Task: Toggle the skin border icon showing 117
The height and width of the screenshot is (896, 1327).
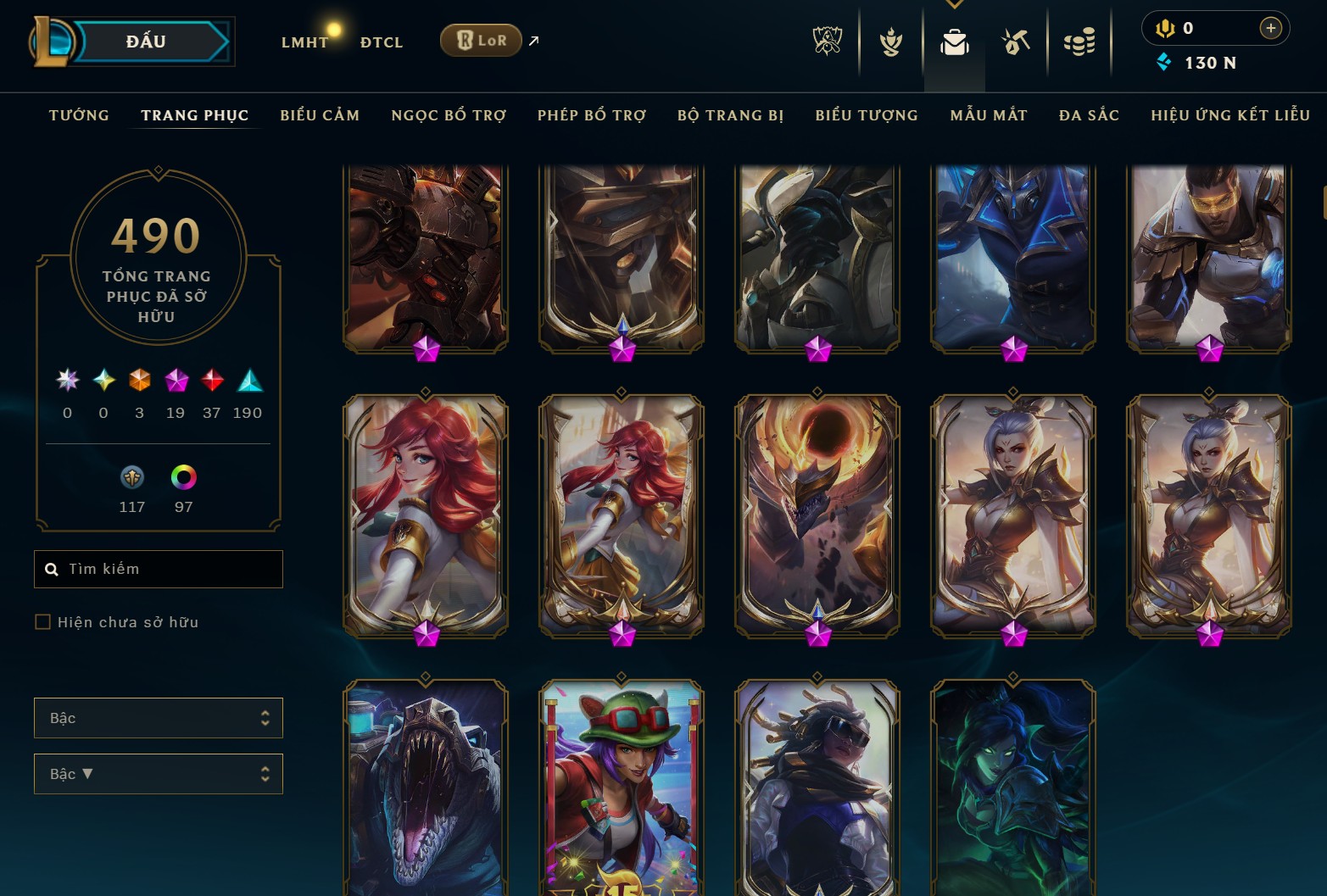Action: [131, 477]
